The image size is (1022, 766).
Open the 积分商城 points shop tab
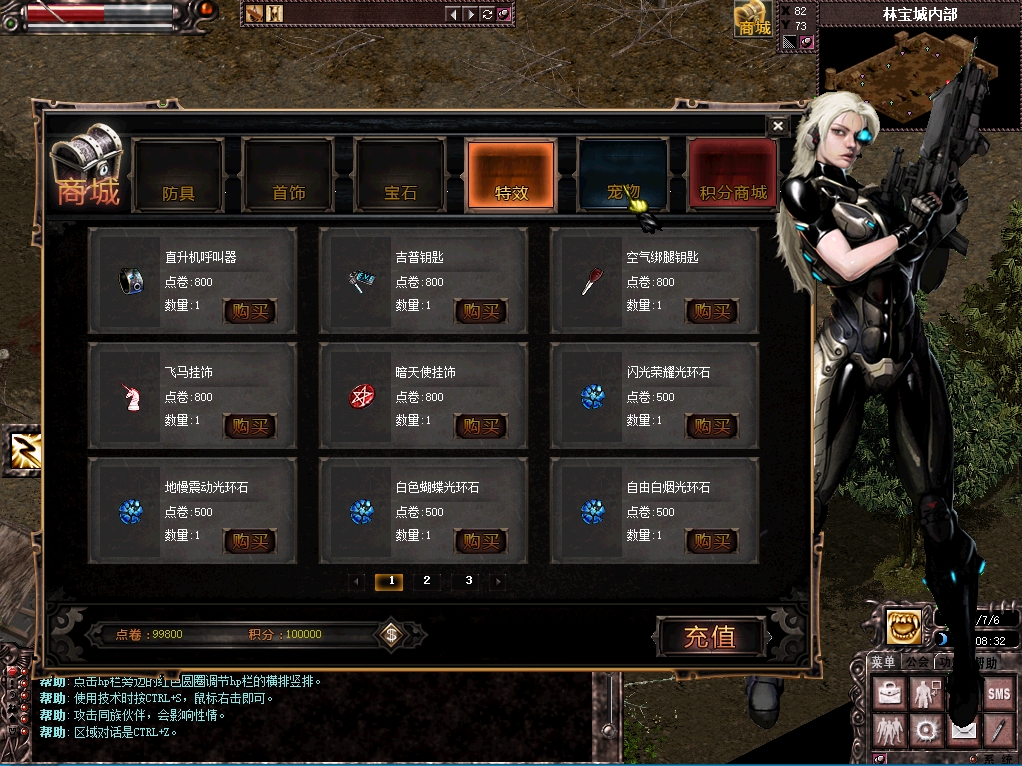[733, 175]
